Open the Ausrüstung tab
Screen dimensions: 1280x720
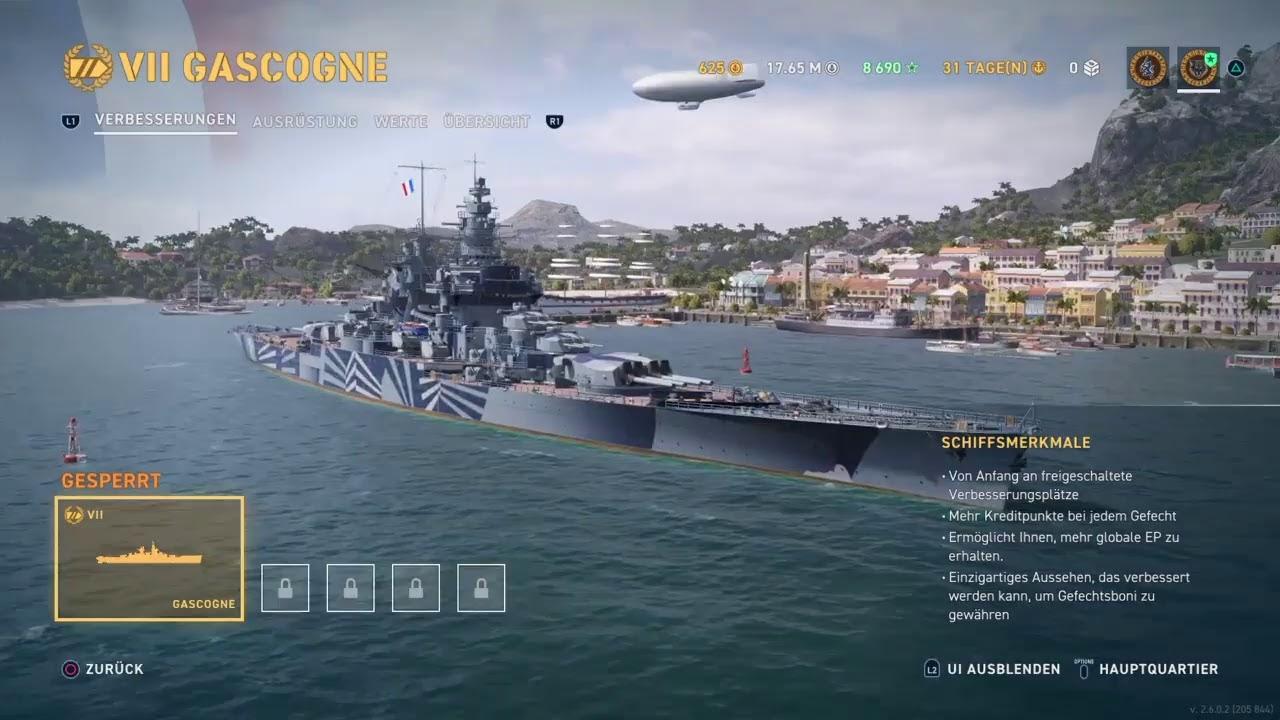(x=304, y=122)
